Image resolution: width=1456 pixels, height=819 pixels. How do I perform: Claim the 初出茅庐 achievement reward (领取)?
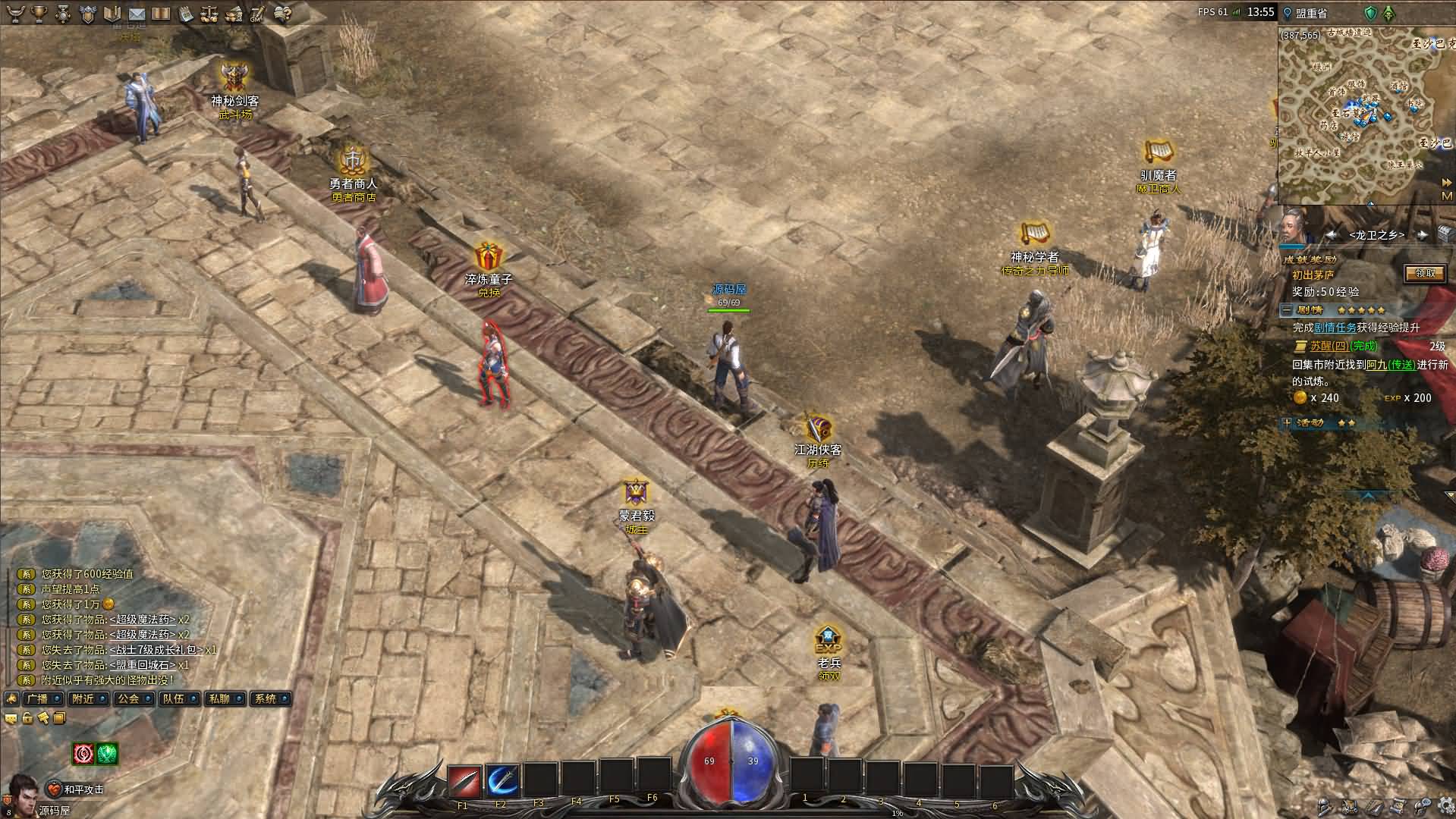tap(1424, 274)
